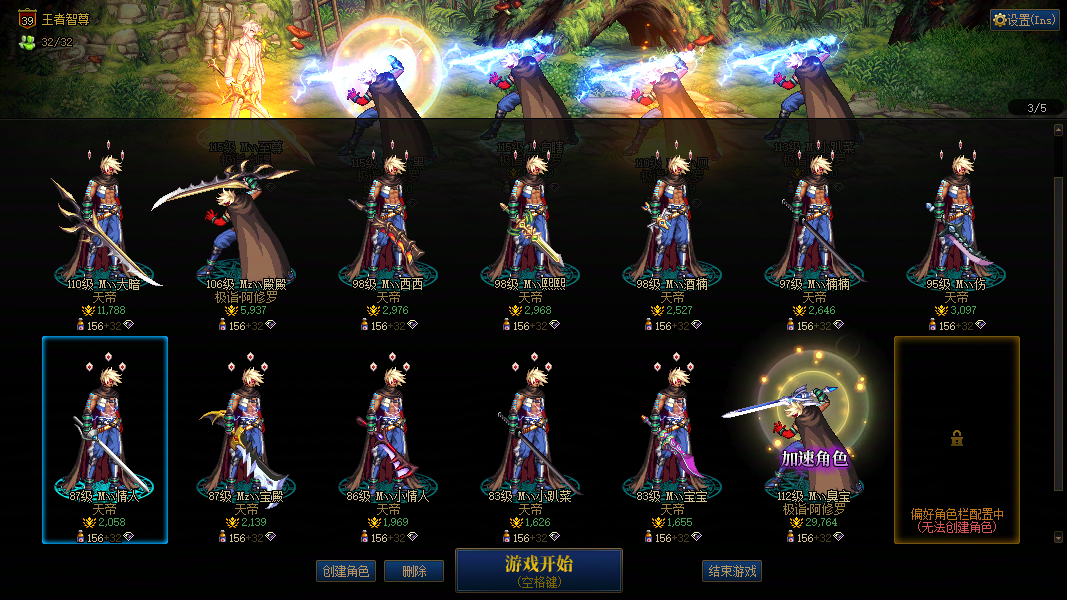Start the game with 游戏开始
The height and width of the screenshot is (600, 1067).
coord(538,570)
